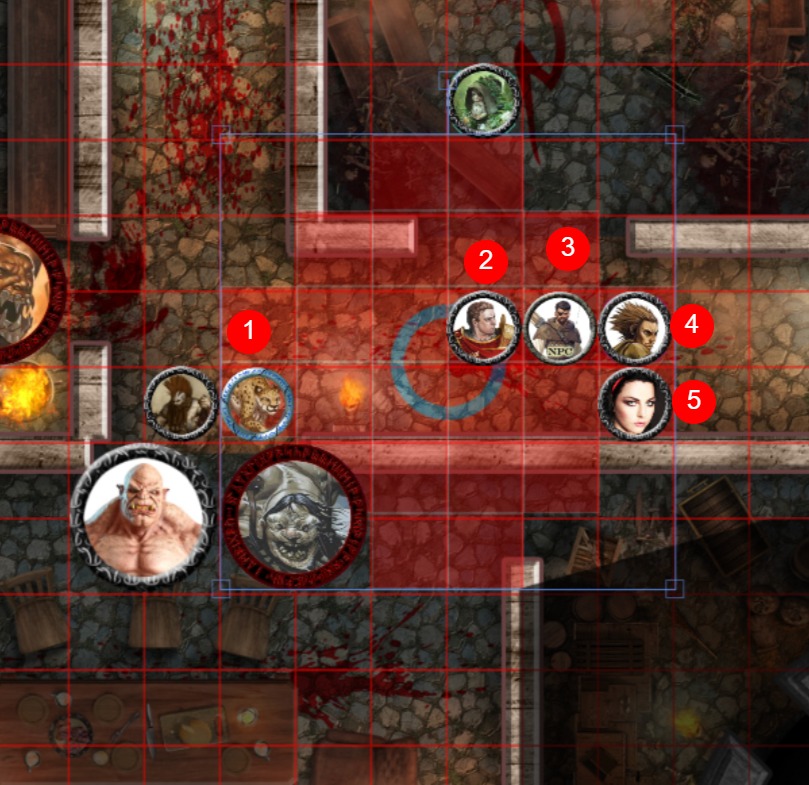Select the lion-maned beast token
Image resolution: width=809 pixels, height=785 pixels.
click(x=181, y=404)
